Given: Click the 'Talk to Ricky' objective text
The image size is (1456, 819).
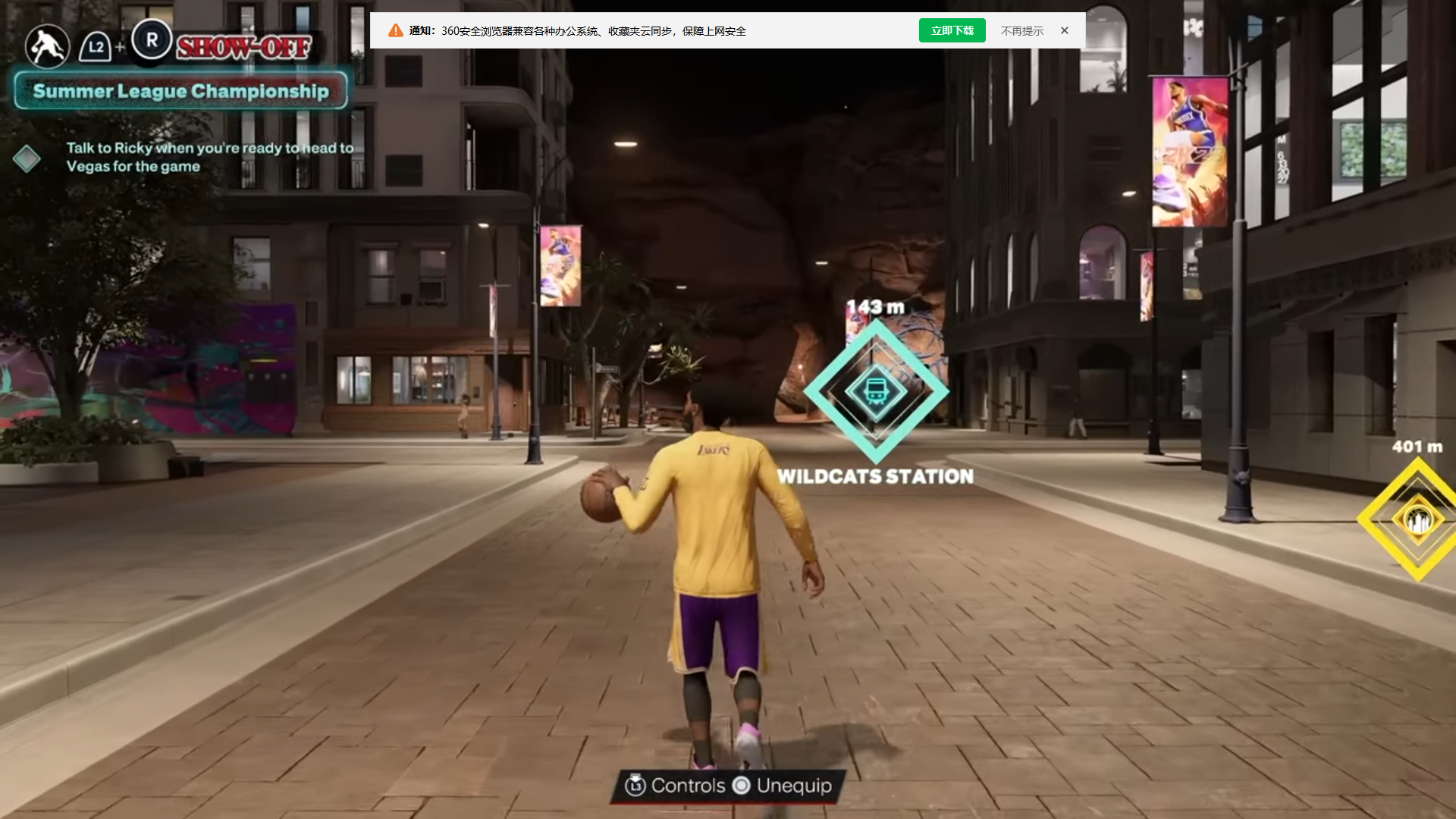Looking at the screenshot, I should pyautogui.click(x=209, y=157).
